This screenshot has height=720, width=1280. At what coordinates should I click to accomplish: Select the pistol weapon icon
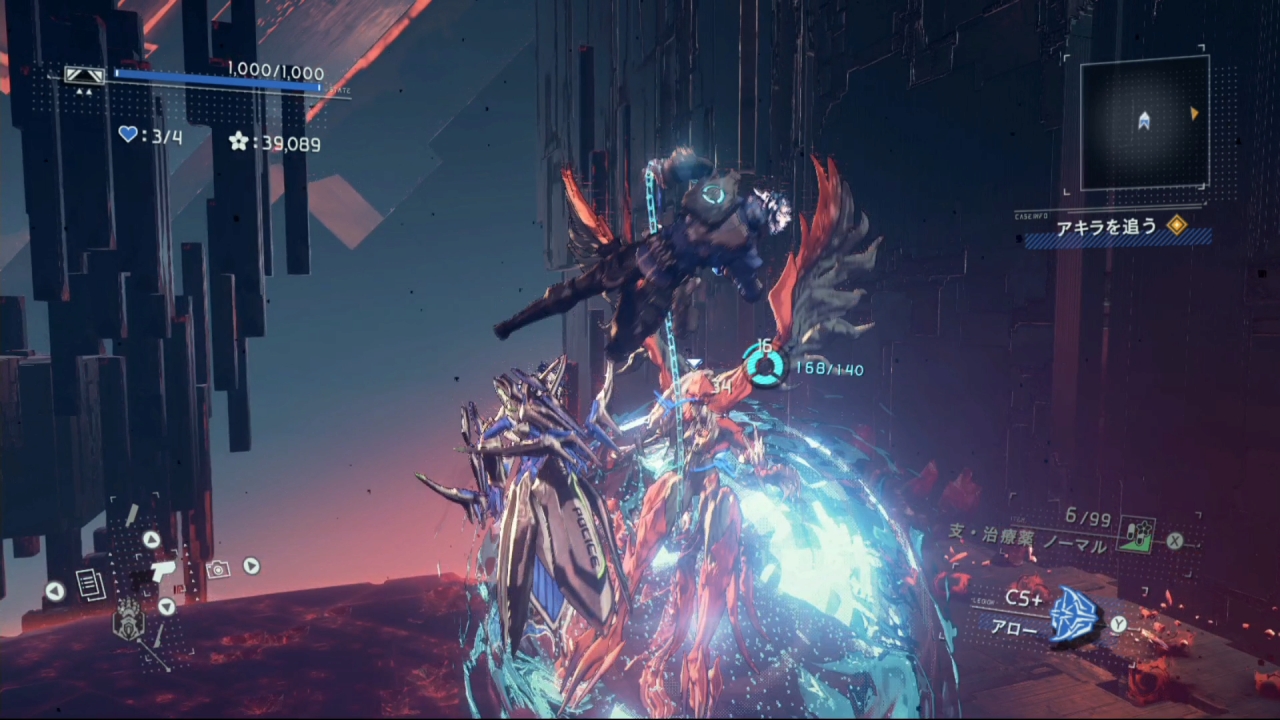click(x=158, y=572)
